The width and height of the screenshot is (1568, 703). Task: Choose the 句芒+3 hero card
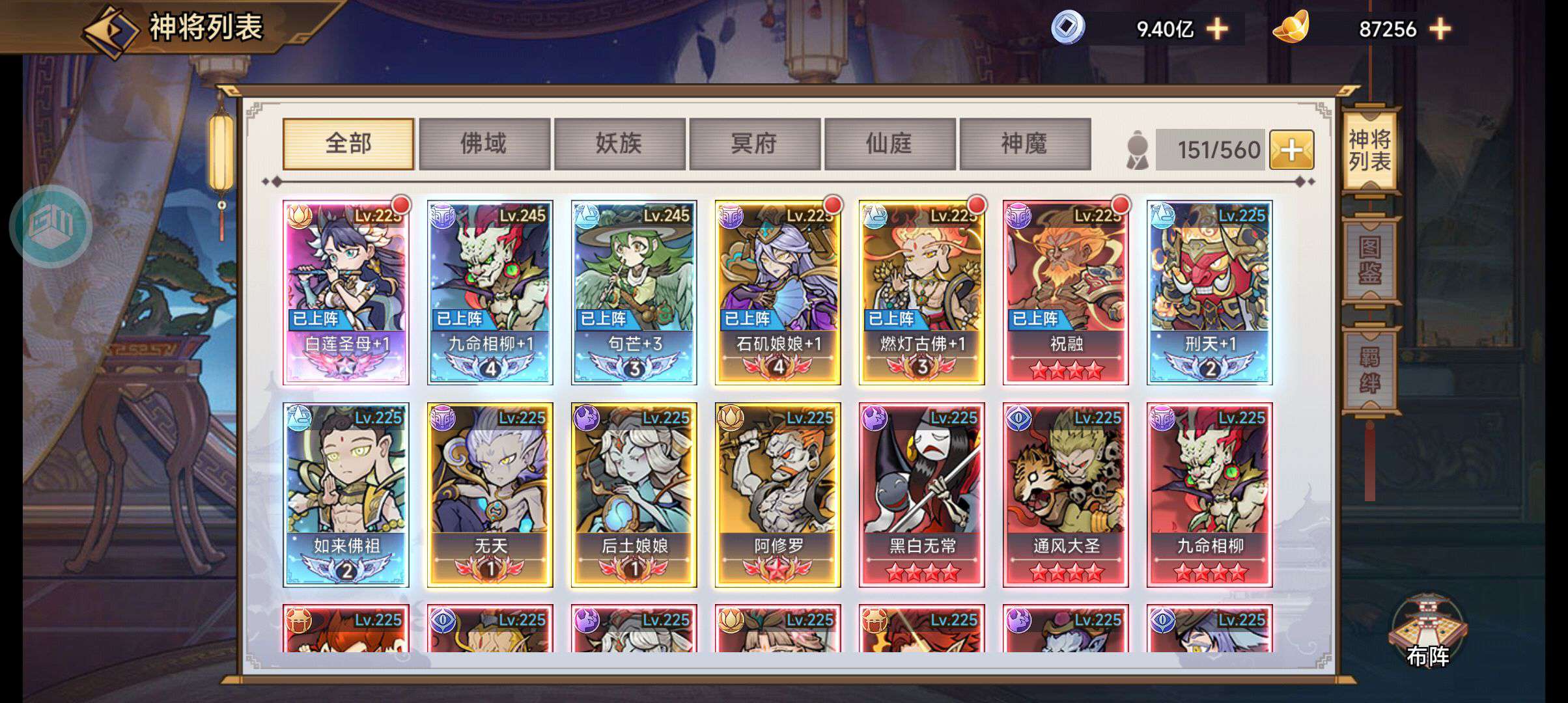(x=634, y=293)
